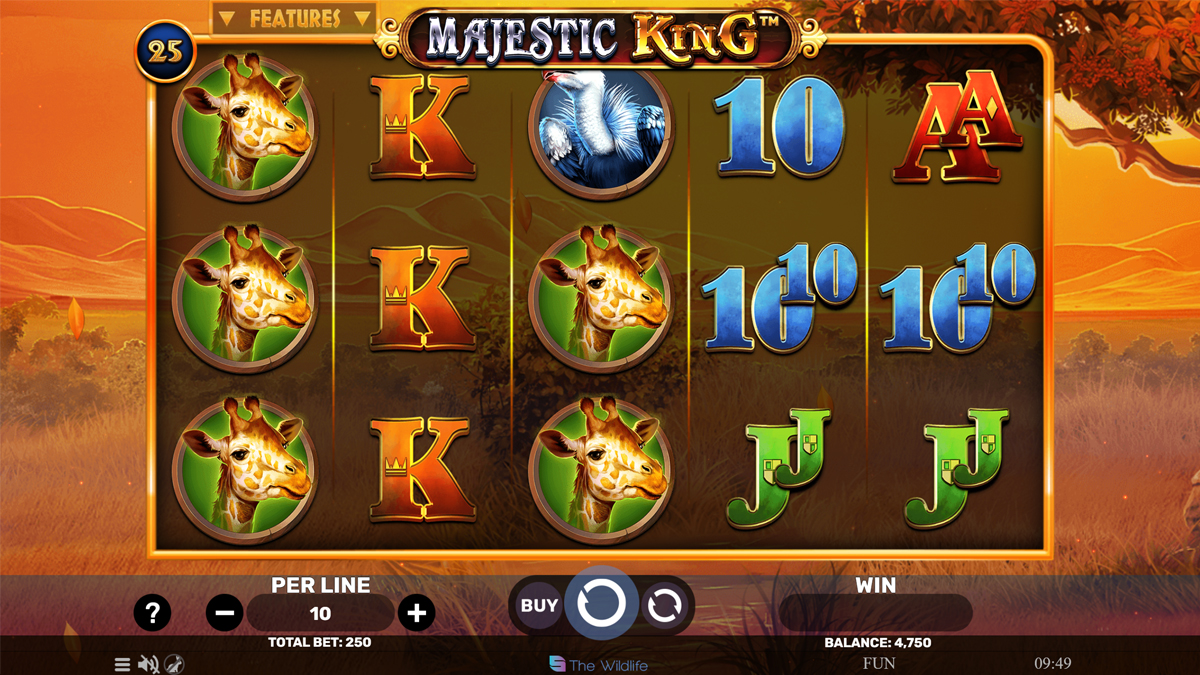
Task: Click the 25 paylines badge
Action: tap(166, 52)
